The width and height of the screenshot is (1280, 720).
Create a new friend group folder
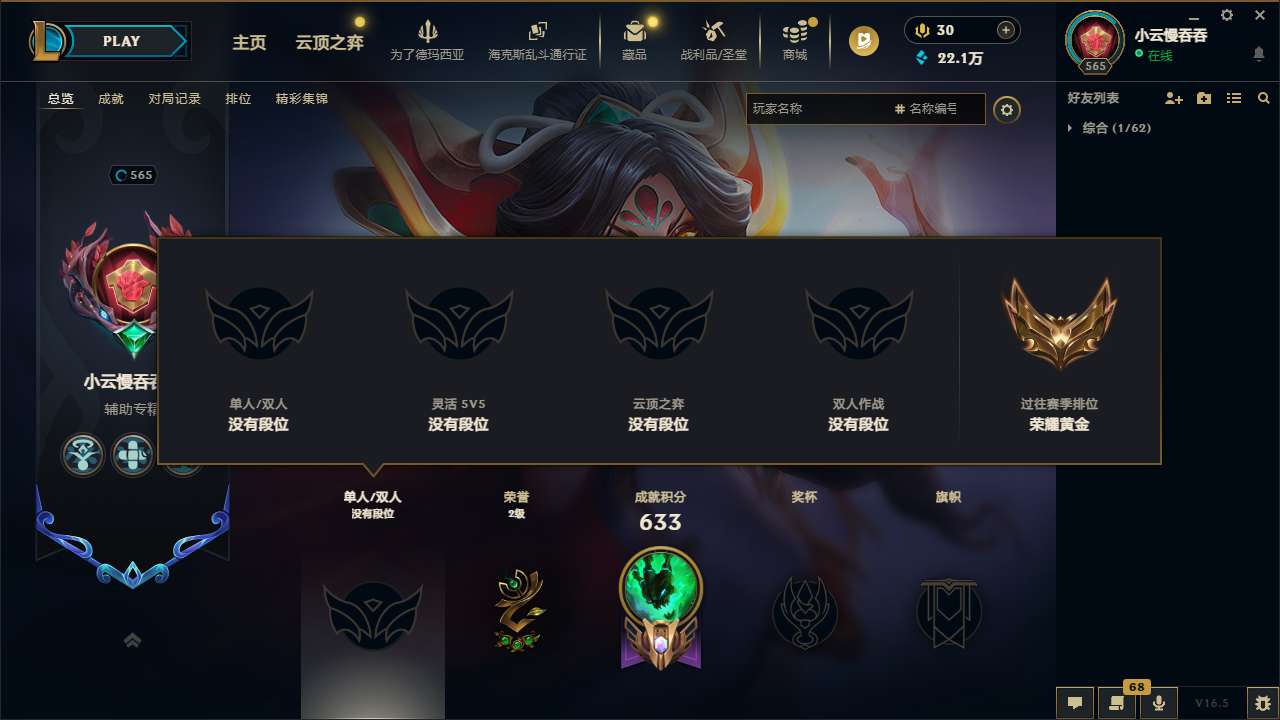1203,98
